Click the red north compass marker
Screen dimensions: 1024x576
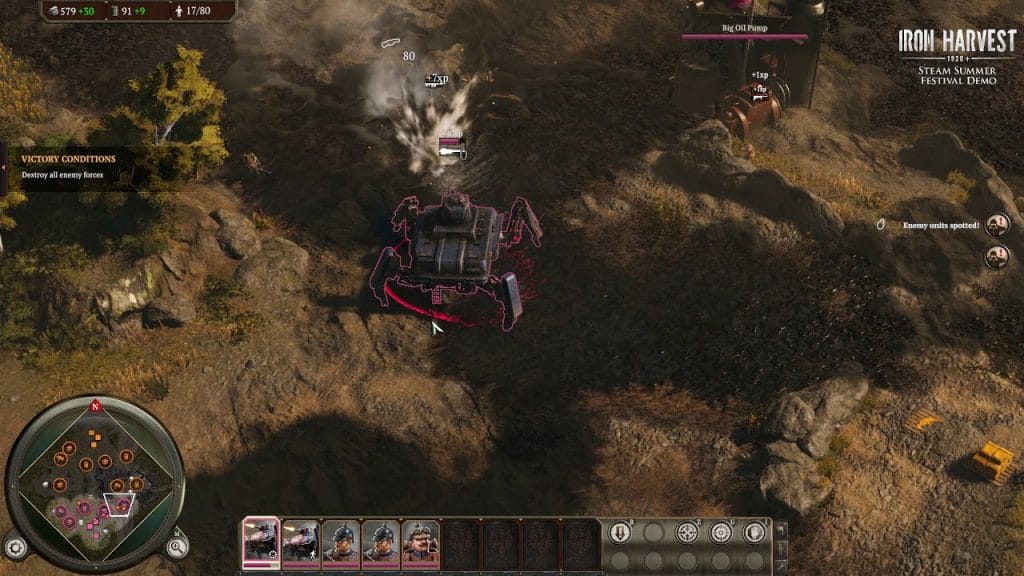point(95,407)
